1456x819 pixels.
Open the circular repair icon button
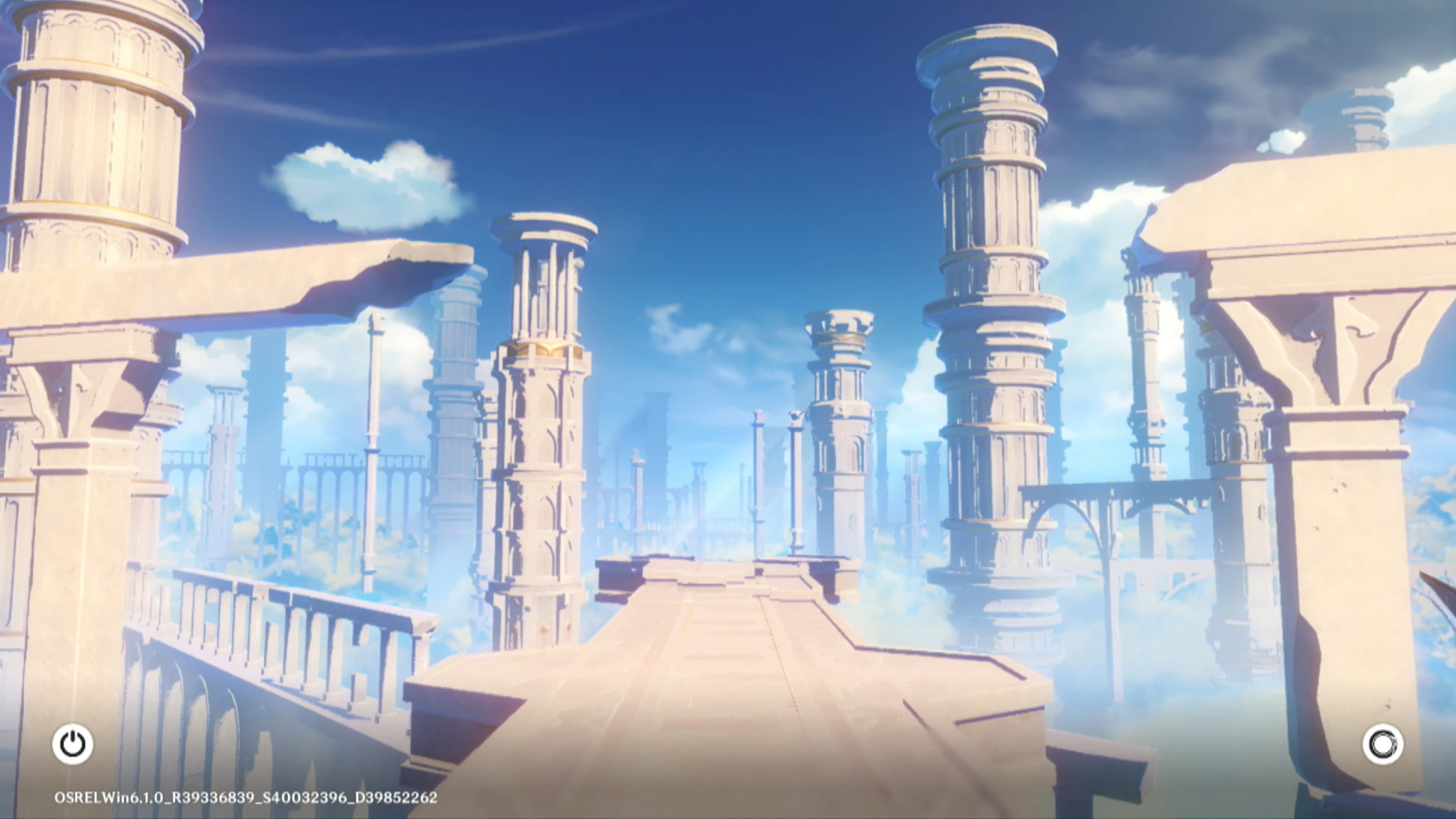coord(1382,744)
